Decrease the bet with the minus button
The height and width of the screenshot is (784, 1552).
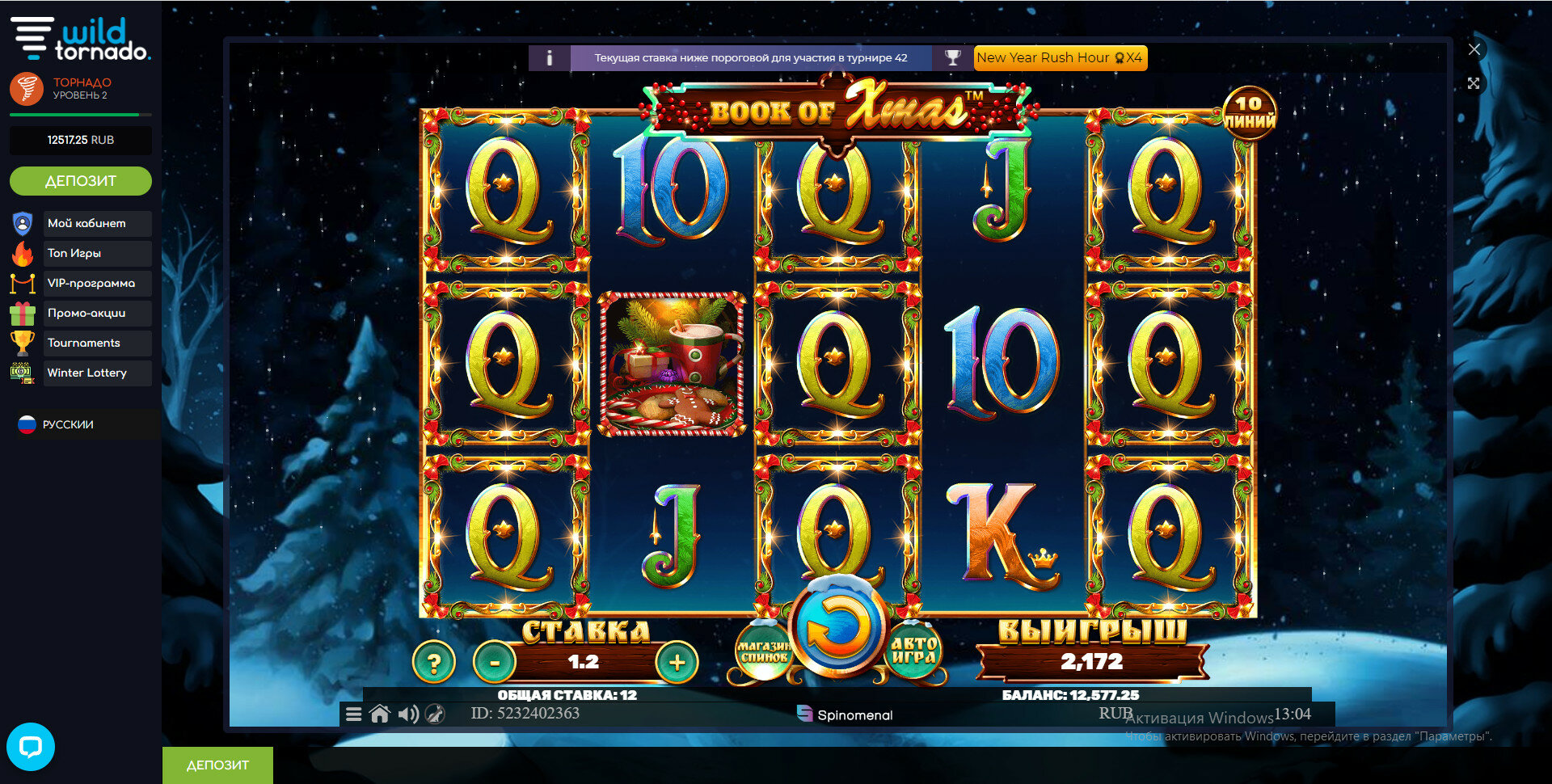[494, 663]
